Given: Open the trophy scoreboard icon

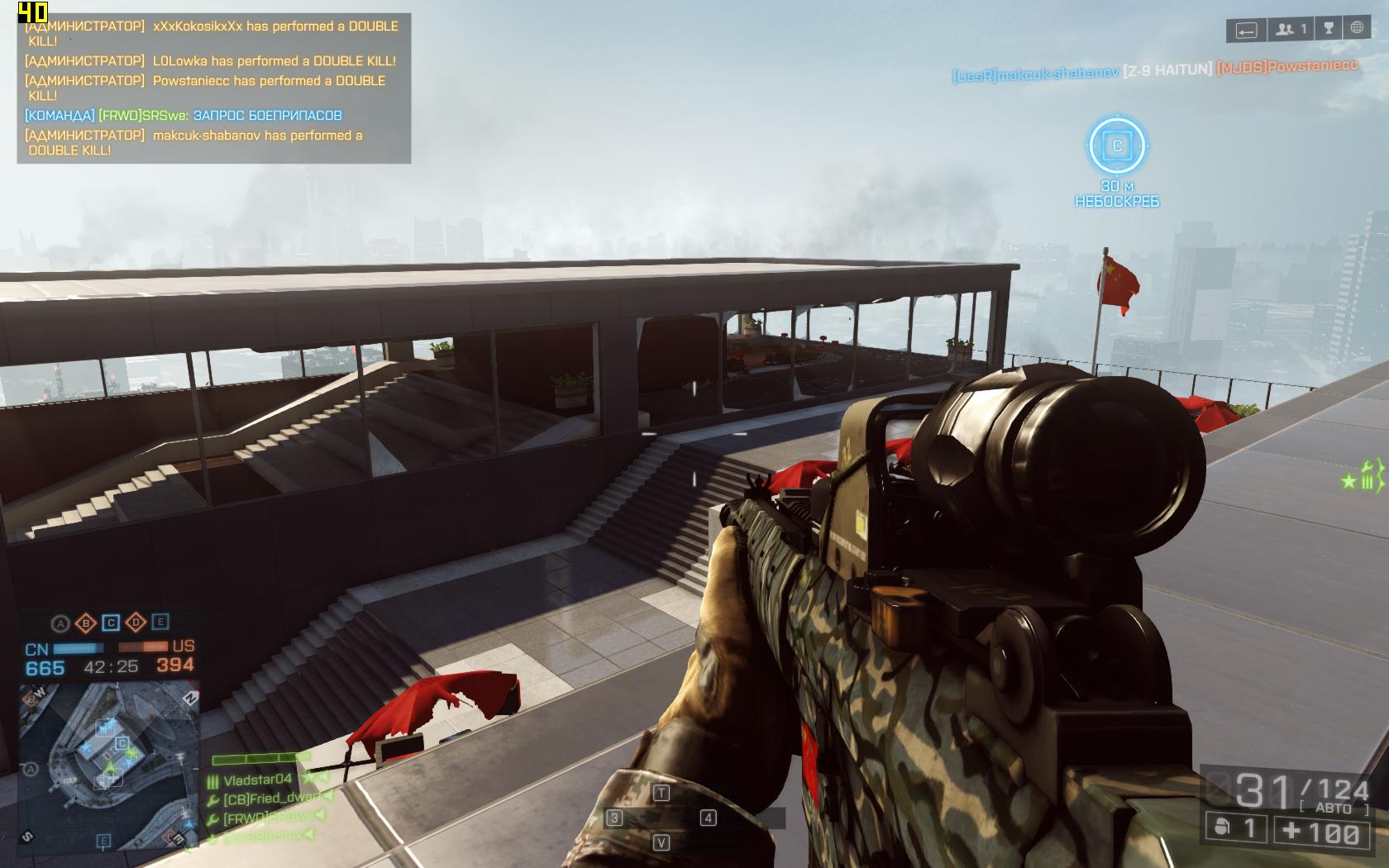Looking at the screenshot, I should (1329, 29).
